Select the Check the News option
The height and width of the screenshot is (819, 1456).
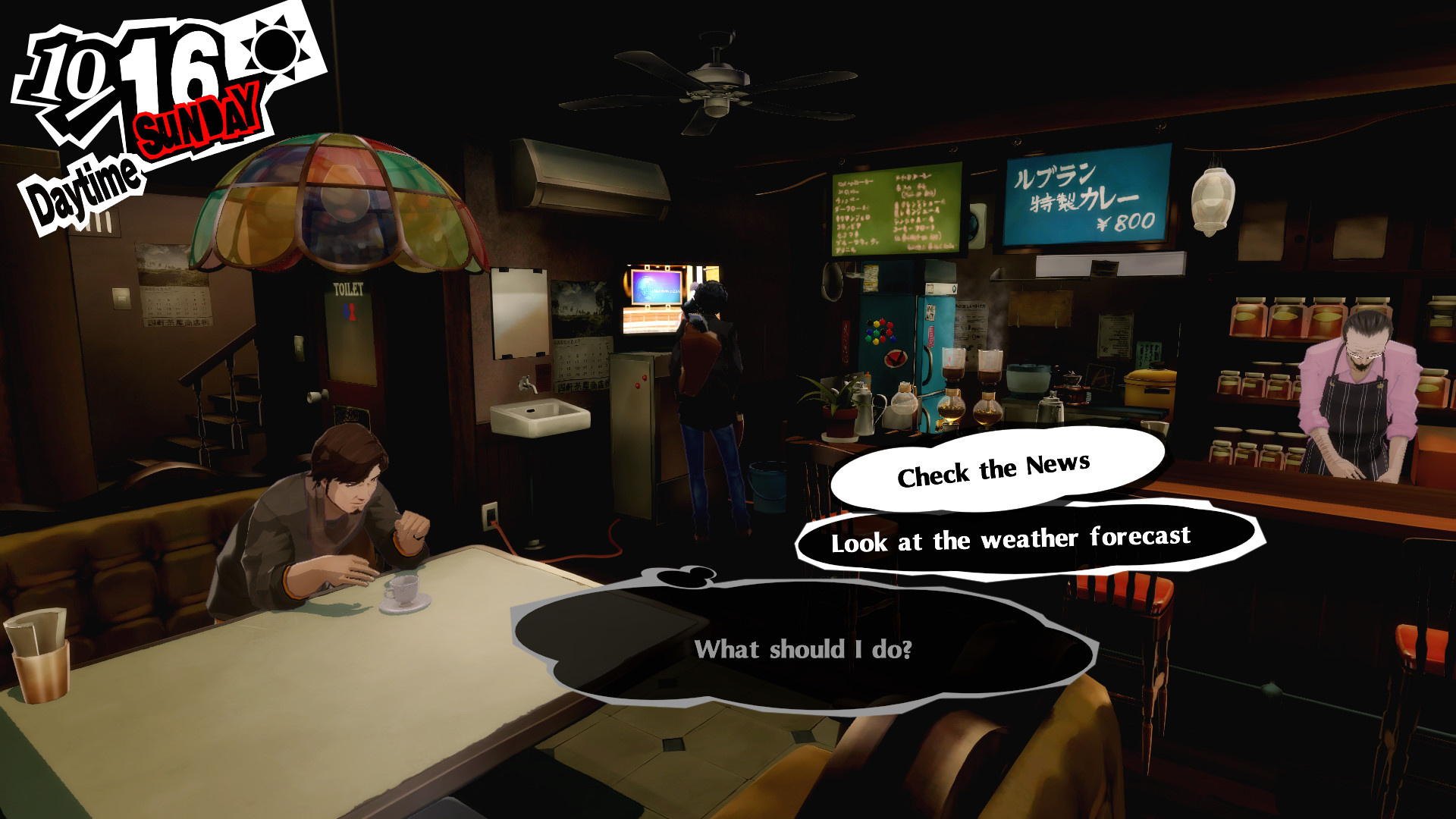[x=994, y=469]
